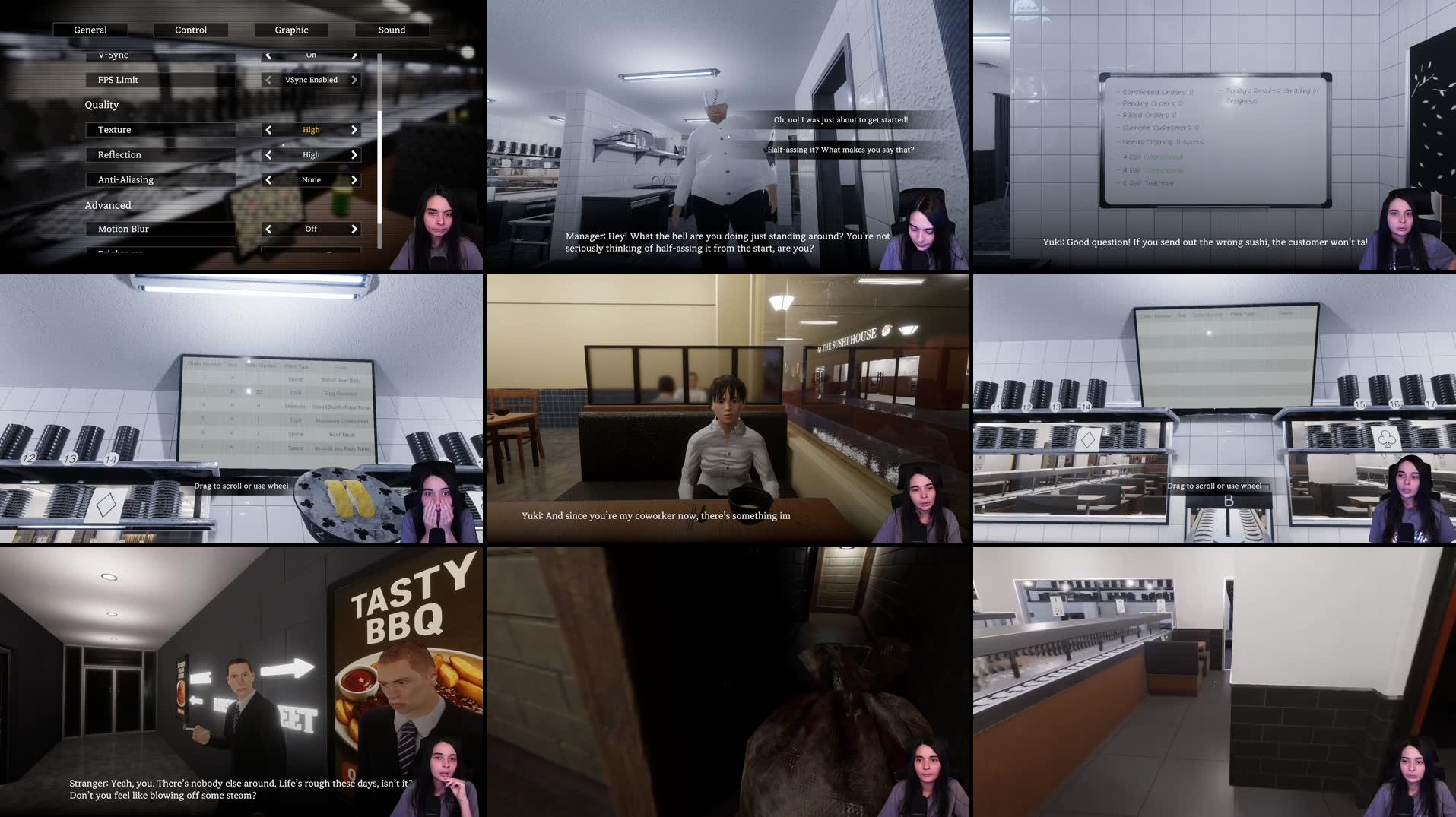Toggle V-Sync to Off
Image resolution: width=1456 pixels, height=817 pixels.
[x=354, y=54]
